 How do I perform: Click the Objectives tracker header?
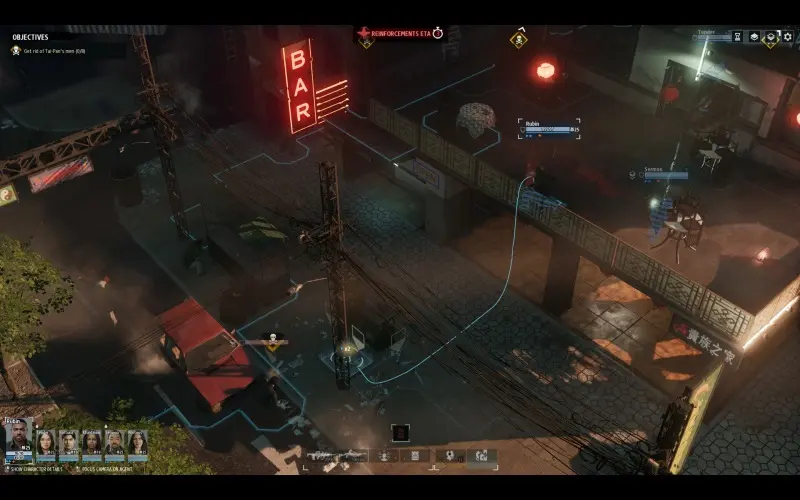point(30,37)
